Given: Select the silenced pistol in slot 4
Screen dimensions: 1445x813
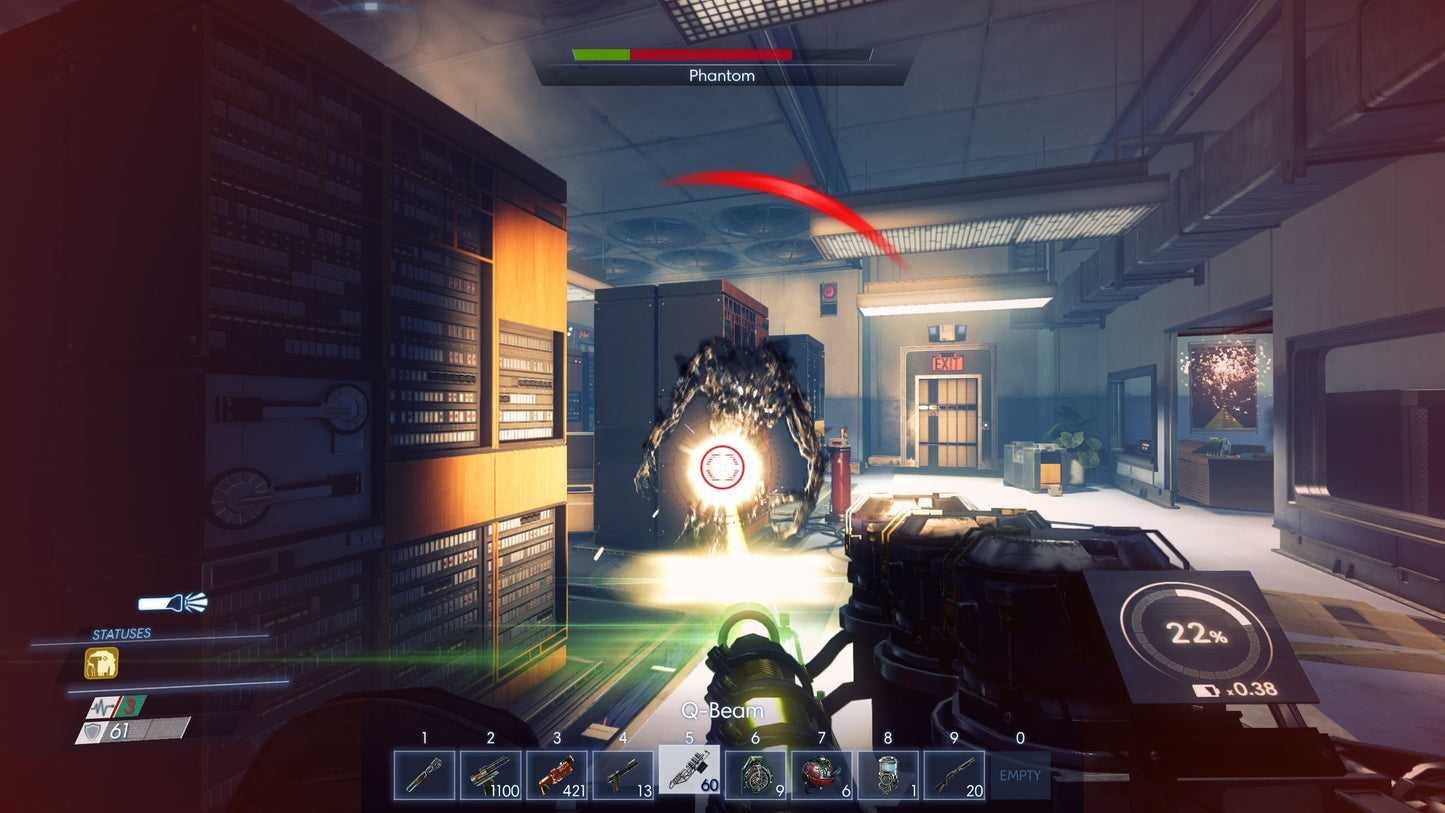Looking at the screenshot, I should [x=623, y=775].
